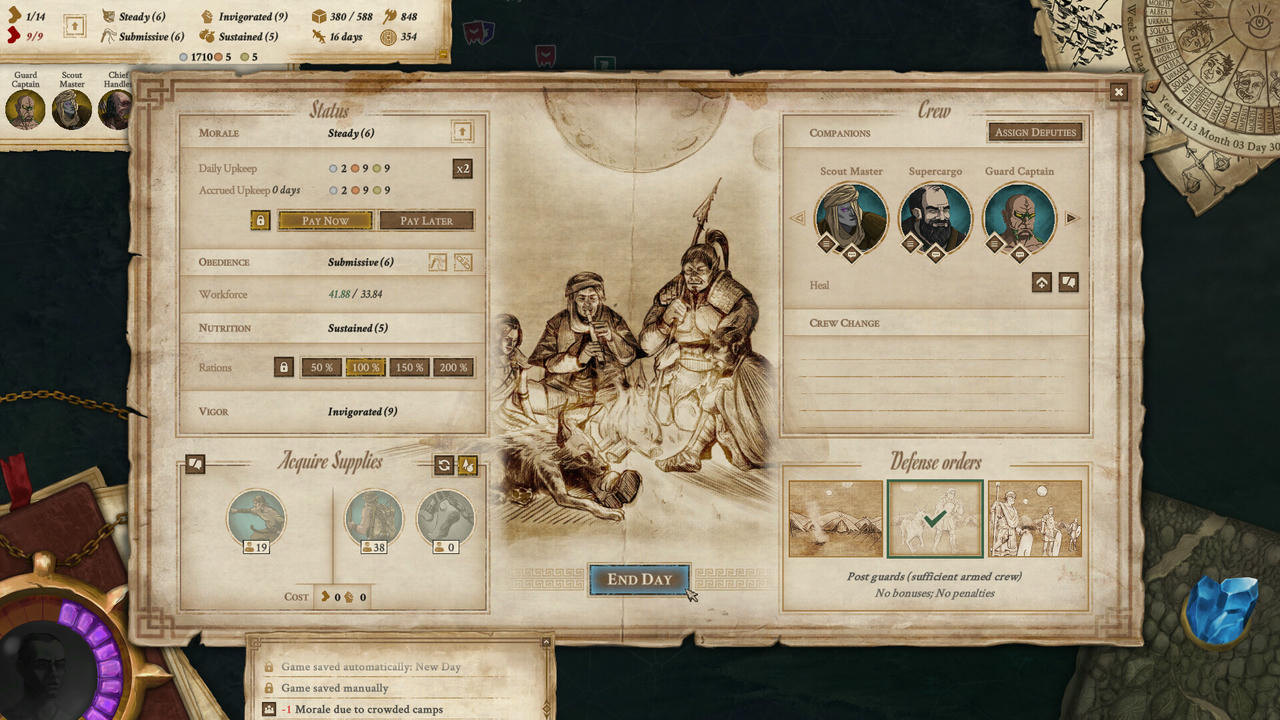The height and width of the screenshot is (720, 1280).
Task: Click the Supercargo's speech bubble icon
Action: click(x=935, y=254)
